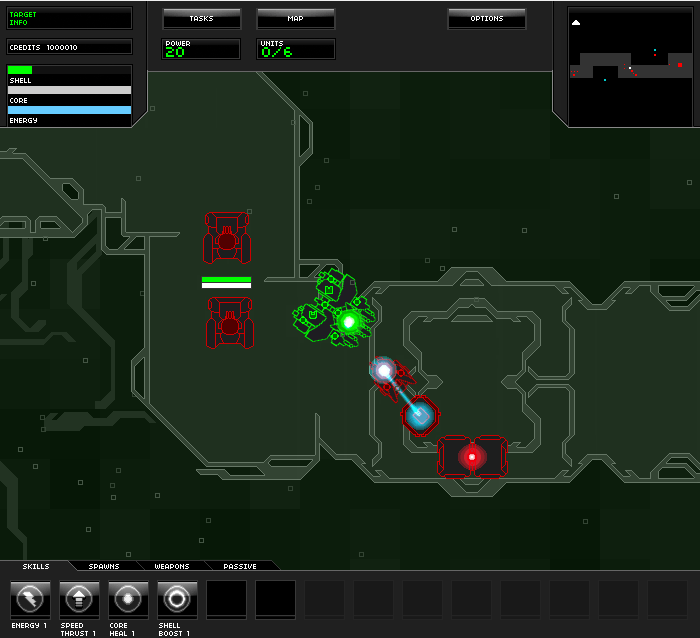The width and height of the screenshot is (700, 638).
Task: Activate the Speed Thrust 1 skill
Action: coord(79,600)
